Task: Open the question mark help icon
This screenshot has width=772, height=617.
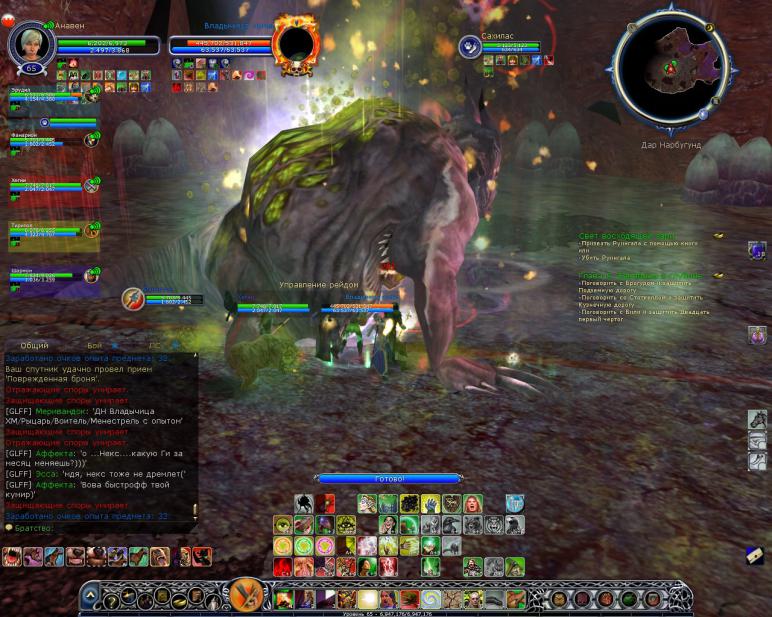Action: (112, 600)
